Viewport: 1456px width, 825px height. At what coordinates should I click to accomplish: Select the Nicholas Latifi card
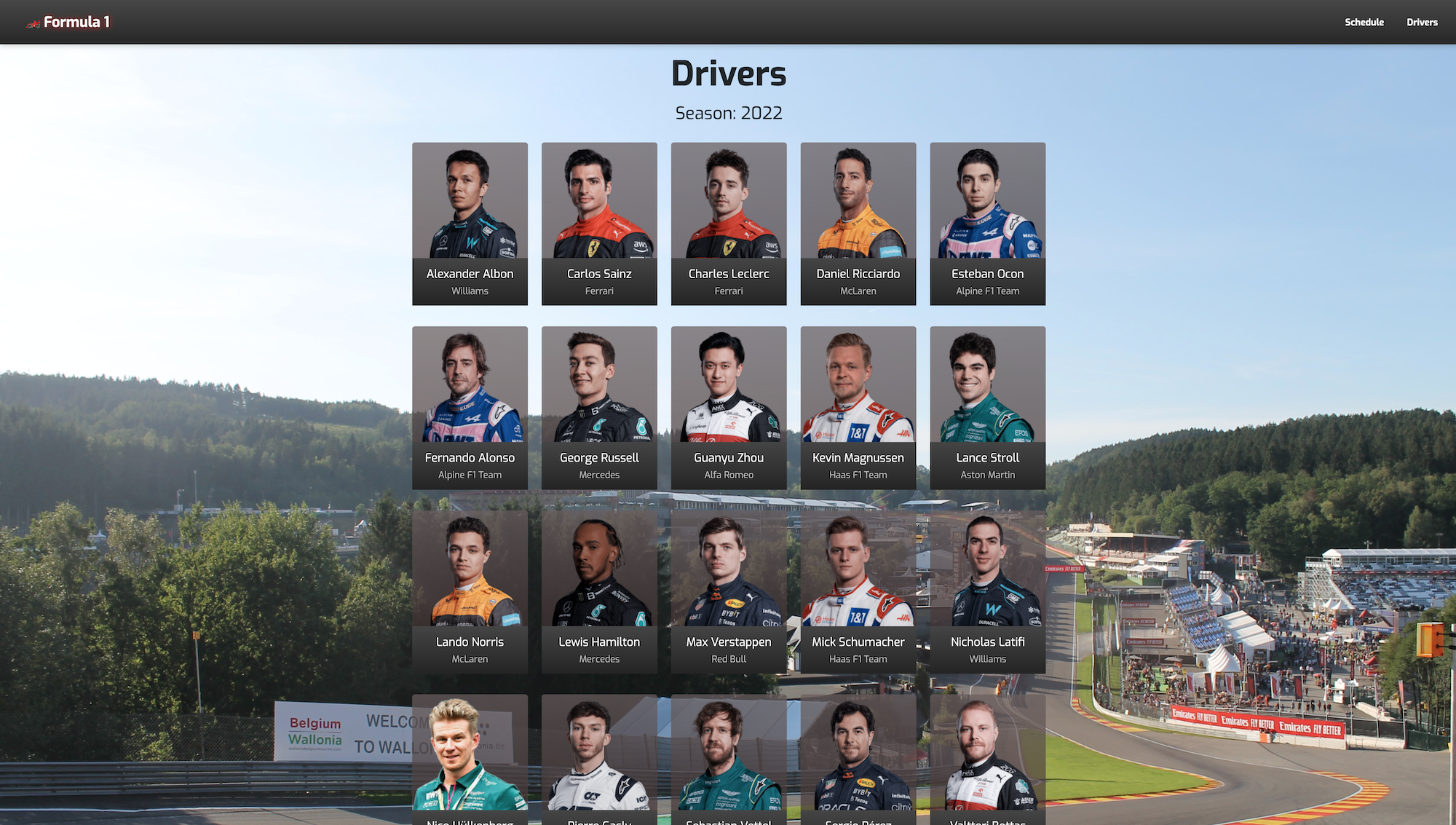[987, 592]
